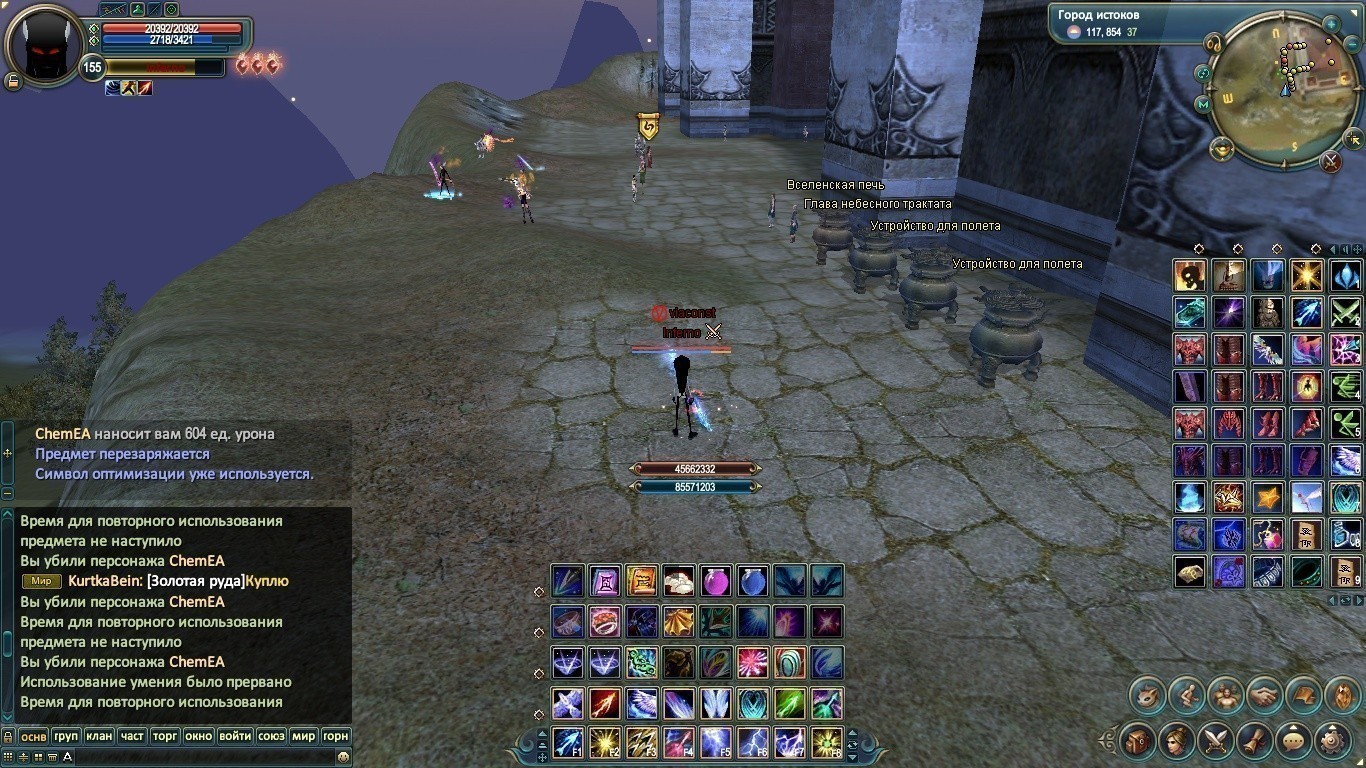Open the gear settings button in bottom-right menu
The image size is (1366, 768).
pos(1333,741)
